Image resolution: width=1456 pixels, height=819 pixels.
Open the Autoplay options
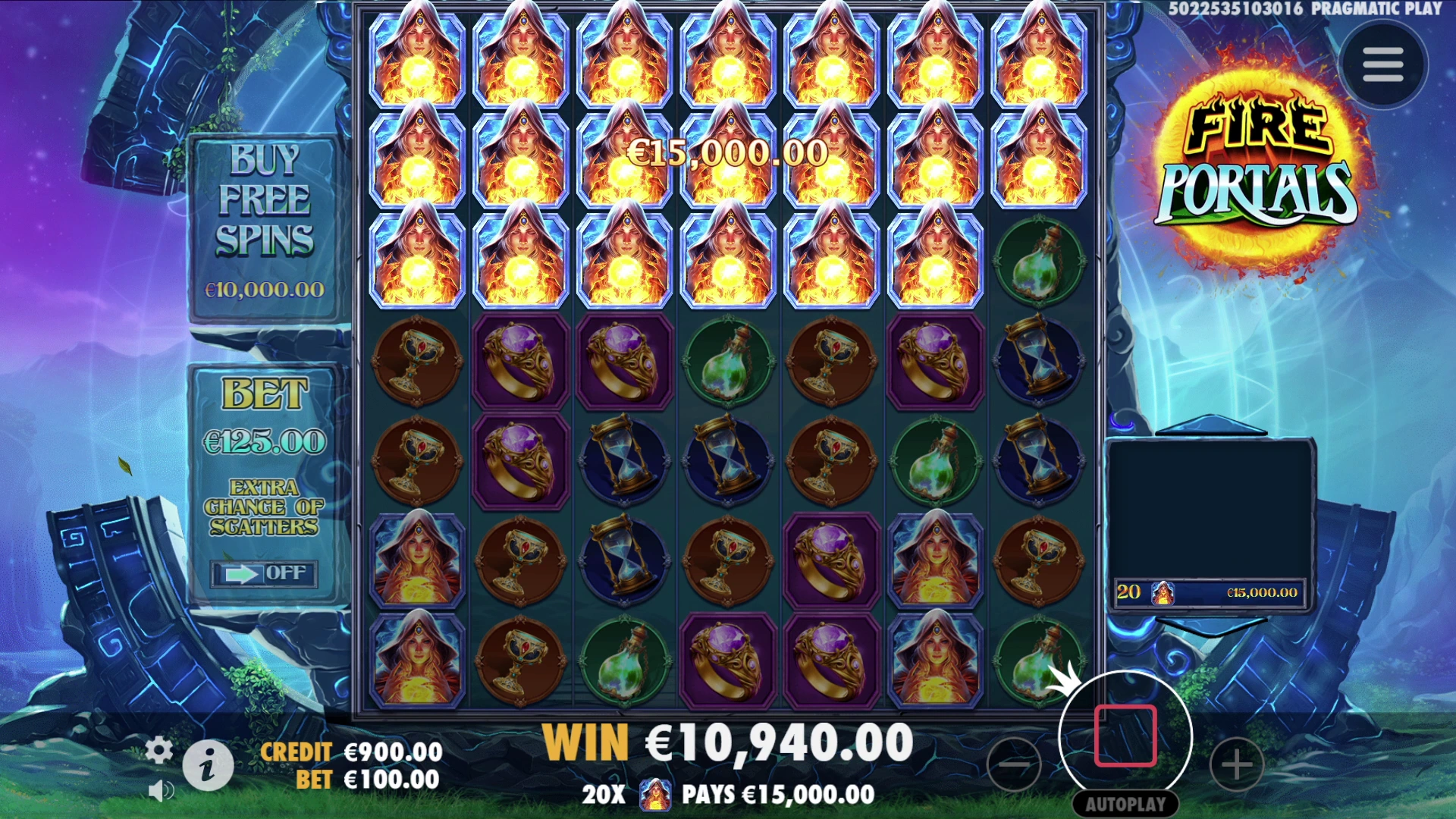coord(1125,804)
